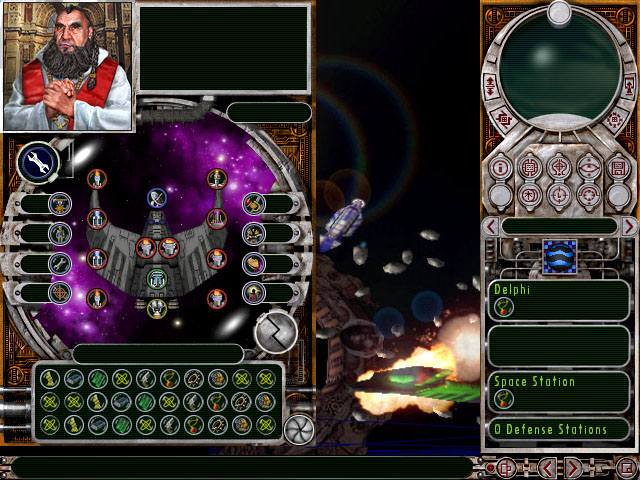This screenshot has height=480, width=640.
Task: Open the info button below the radar
Action: (x=501, y=167)
